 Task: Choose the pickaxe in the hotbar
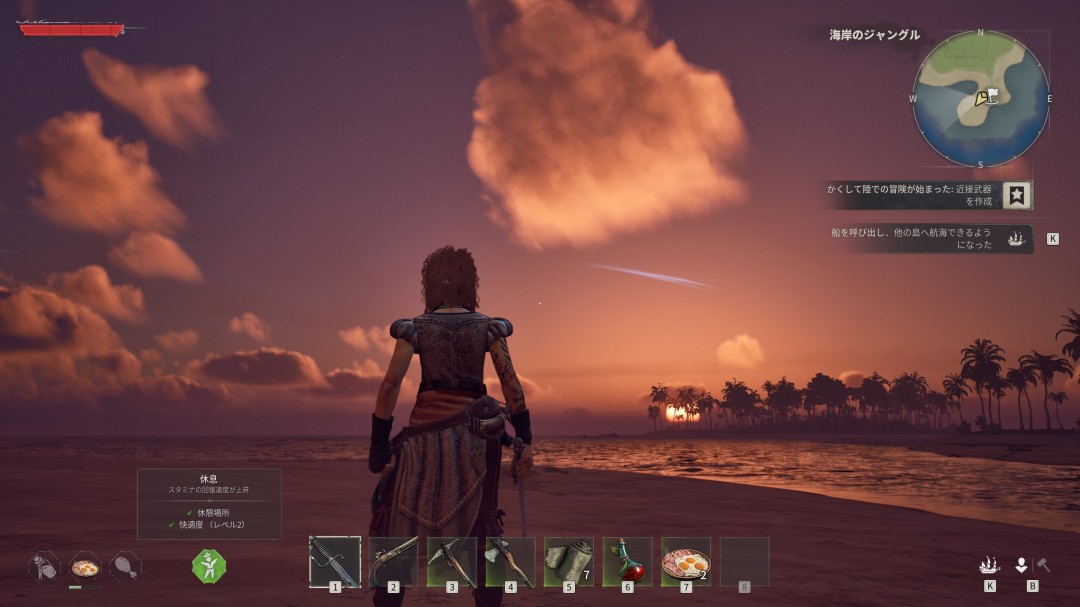point(452,561)
